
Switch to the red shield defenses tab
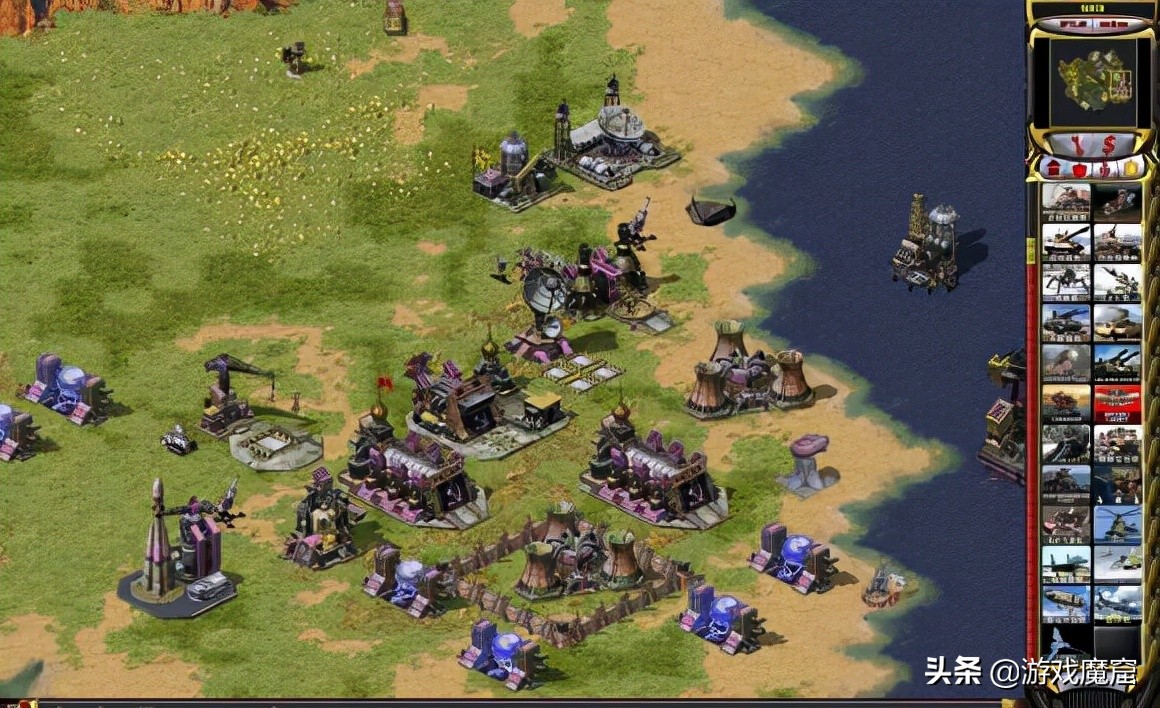1080,168
